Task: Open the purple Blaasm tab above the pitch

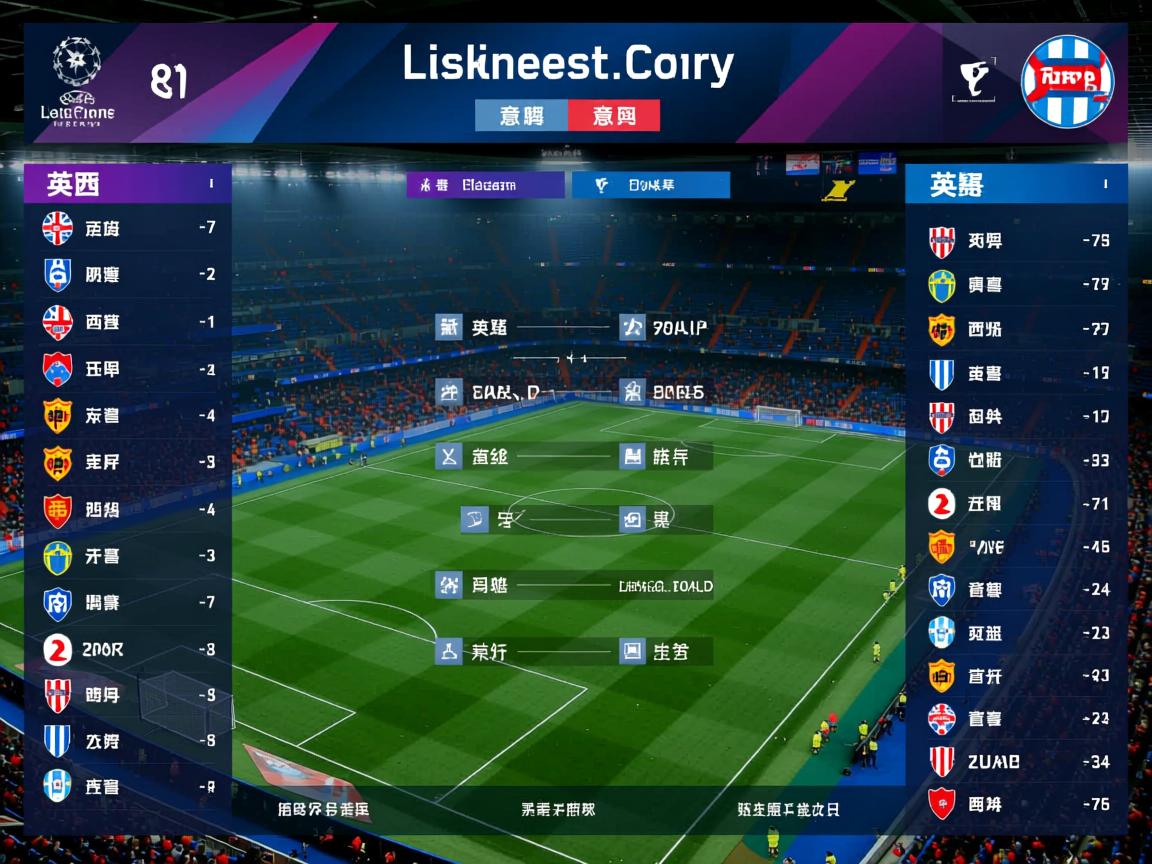Action: point(486,185)
